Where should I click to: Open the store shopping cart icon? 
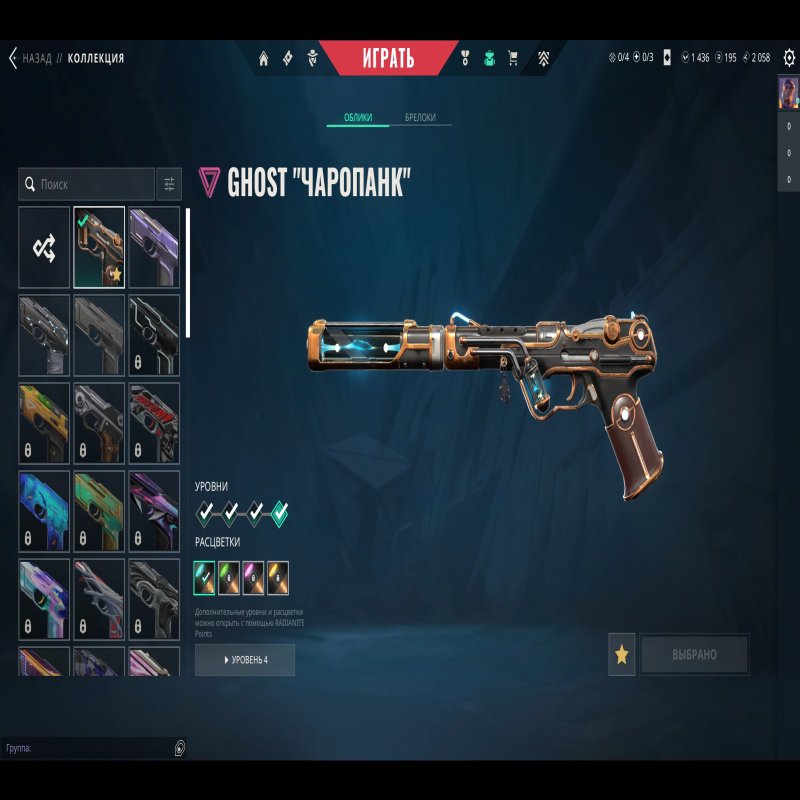(x=513, y=58)
